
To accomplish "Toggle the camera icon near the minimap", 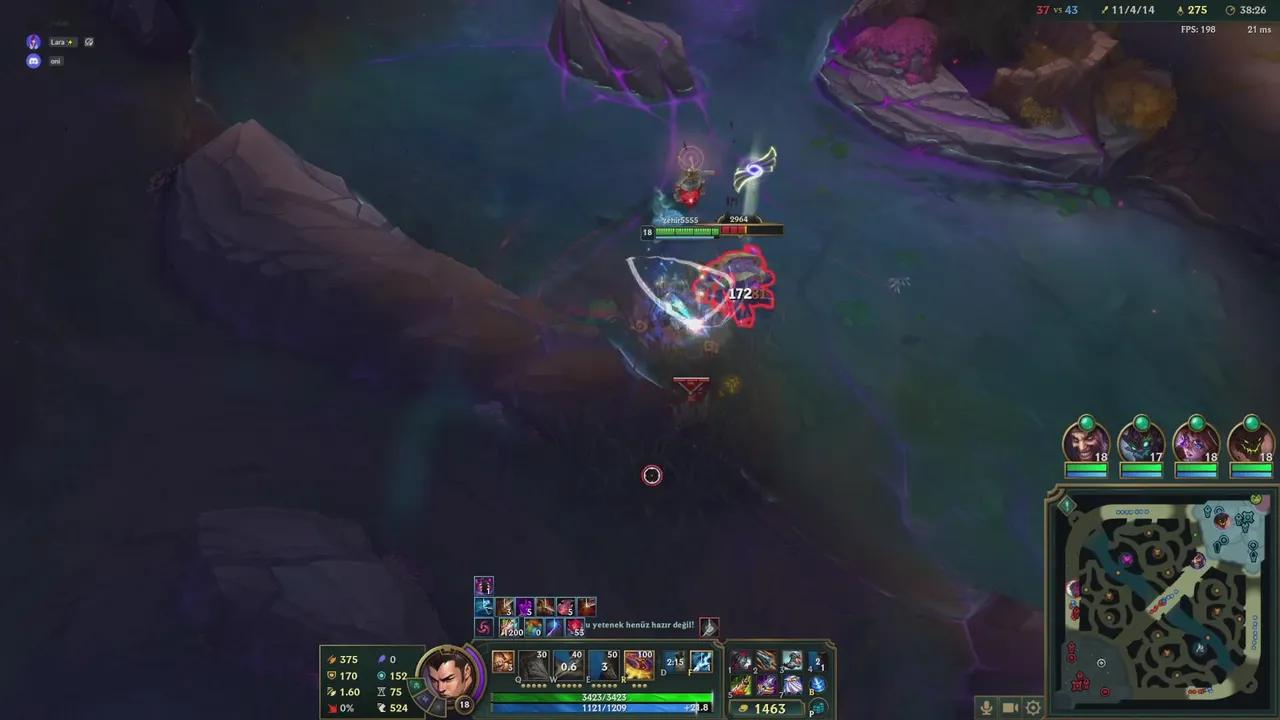I will tap(1010, 707).
